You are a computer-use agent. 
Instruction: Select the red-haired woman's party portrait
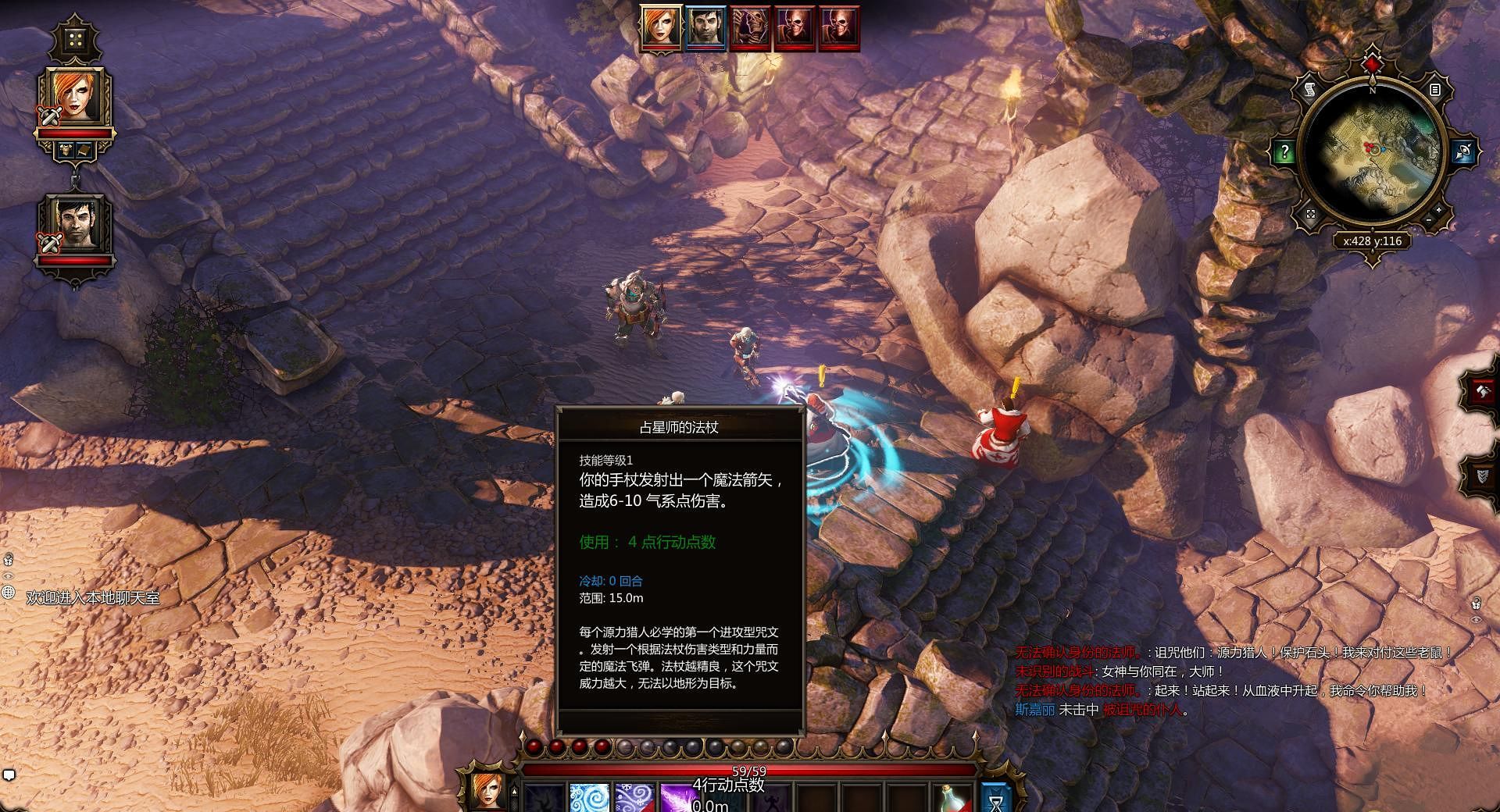(75, 97)
